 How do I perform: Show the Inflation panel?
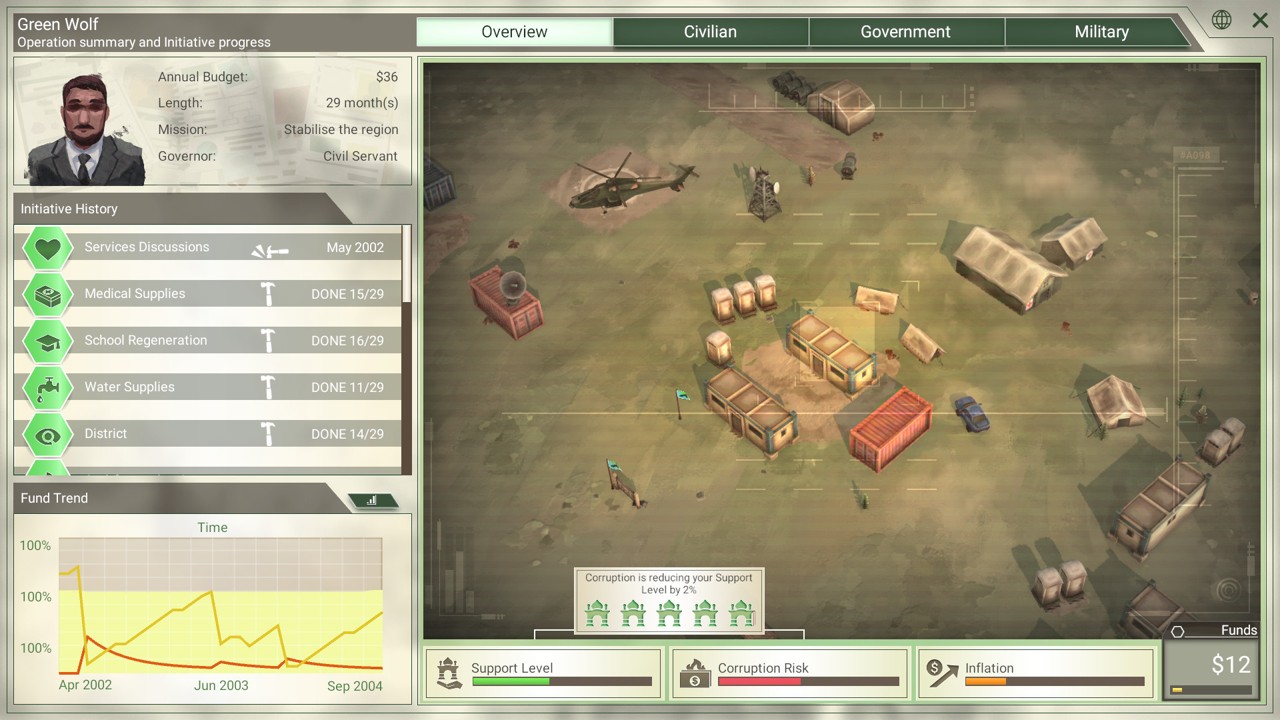pos(1035,673)
